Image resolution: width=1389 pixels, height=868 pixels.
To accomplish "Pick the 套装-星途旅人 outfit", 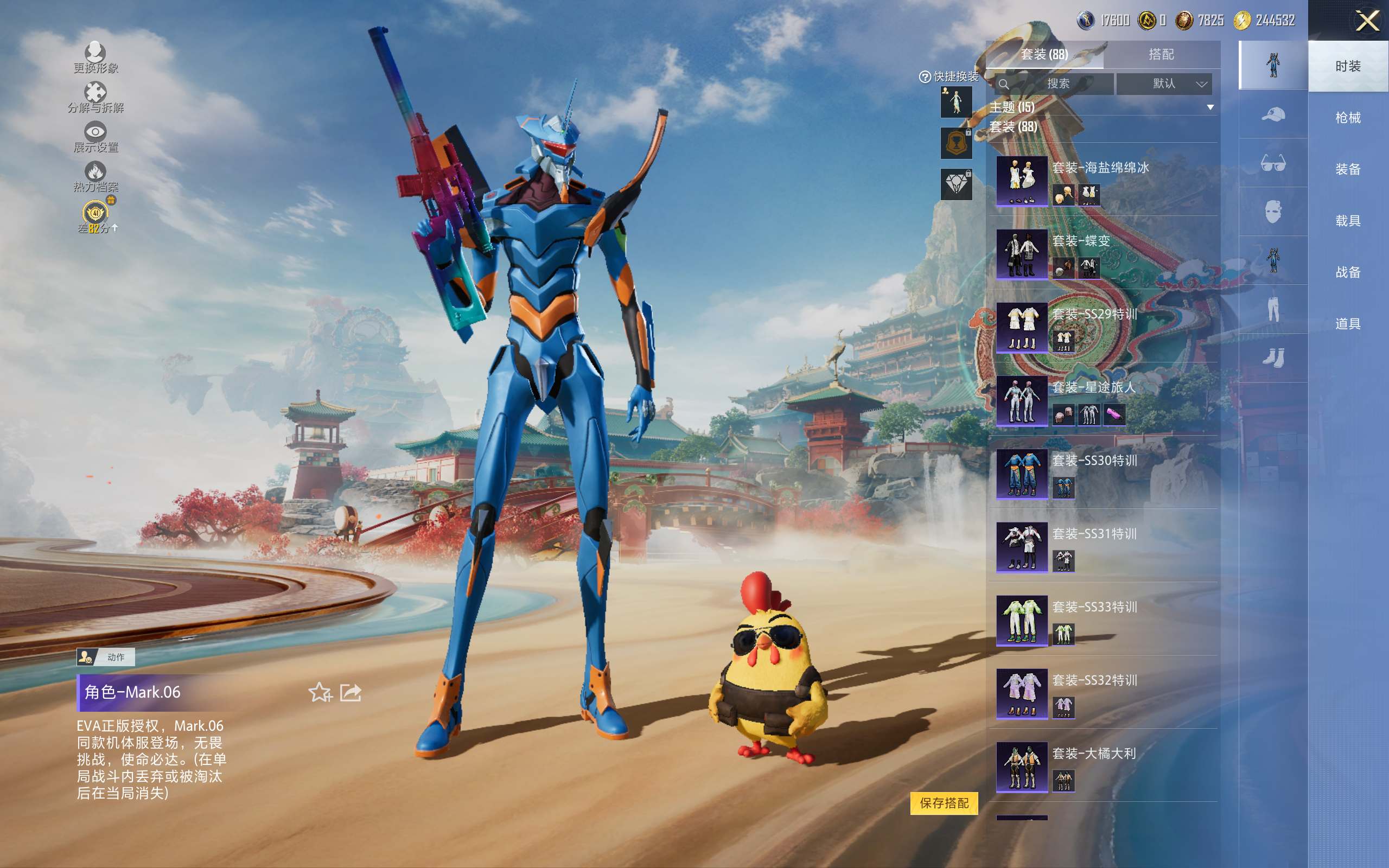I will click(x=1022, y=400).
